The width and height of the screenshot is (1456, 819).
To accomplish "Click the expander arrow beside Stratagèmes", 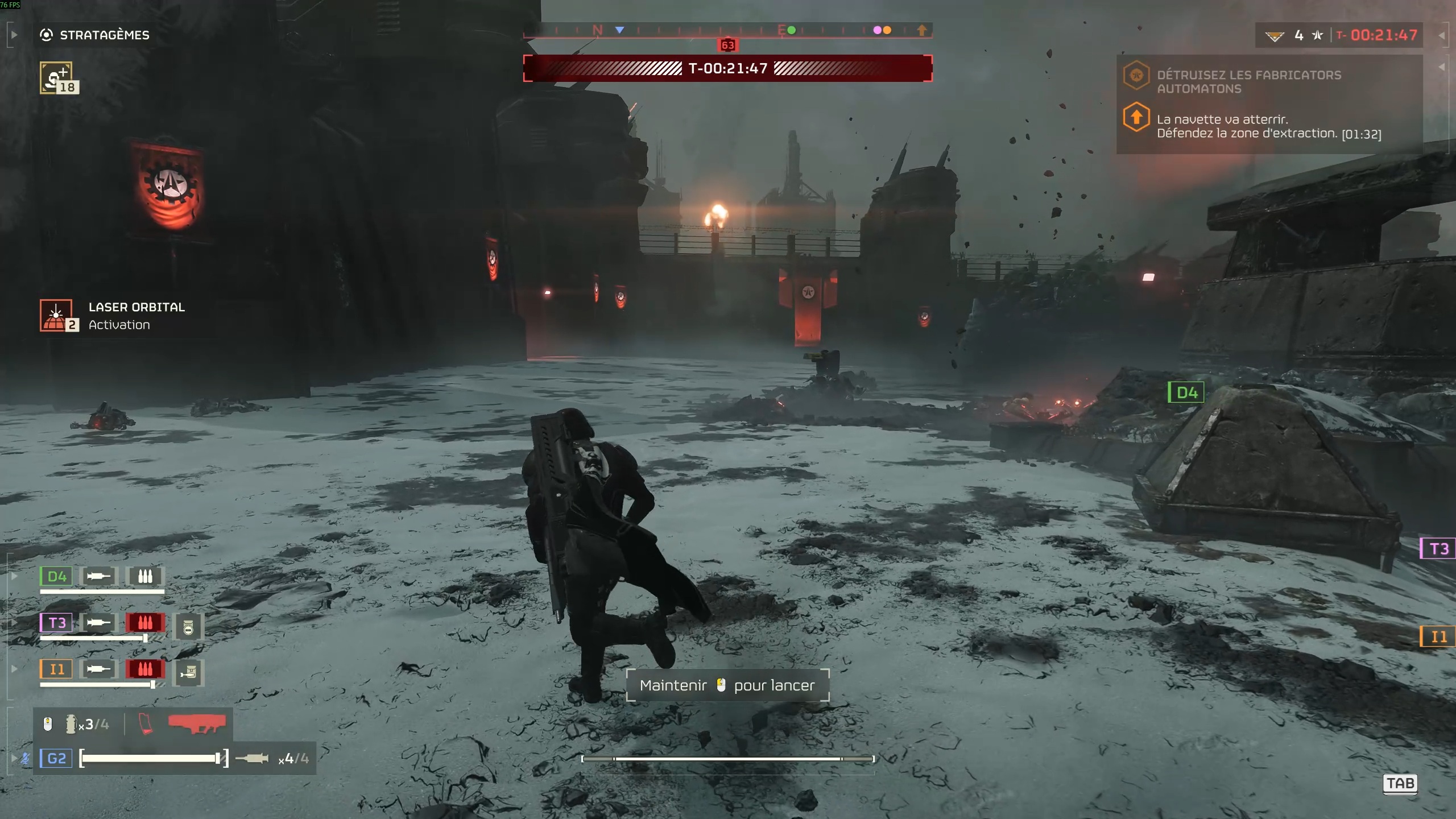I will point(14,35).
